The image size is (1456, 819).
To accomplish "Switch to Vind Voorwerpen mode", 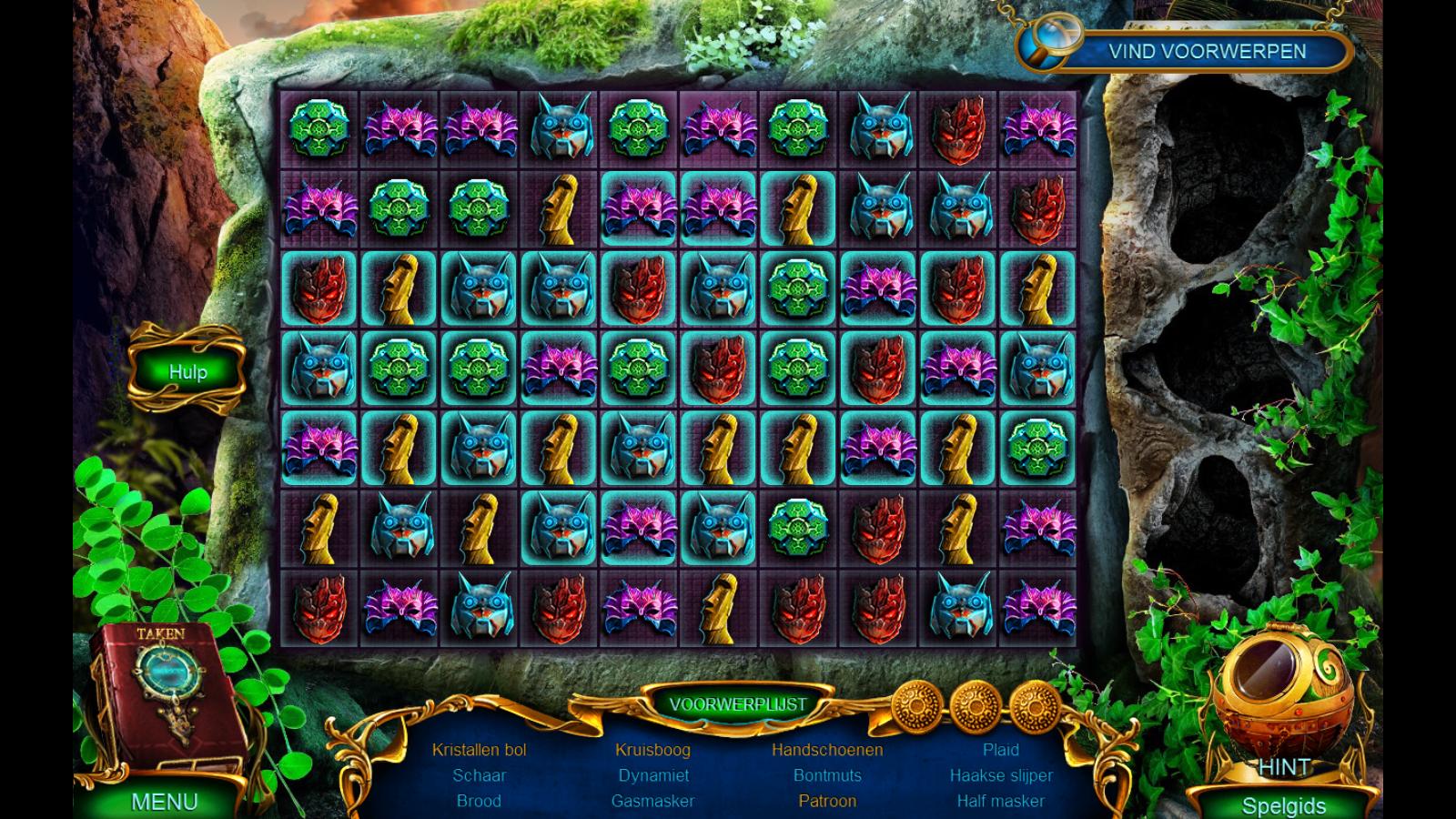I will 1206,51.
